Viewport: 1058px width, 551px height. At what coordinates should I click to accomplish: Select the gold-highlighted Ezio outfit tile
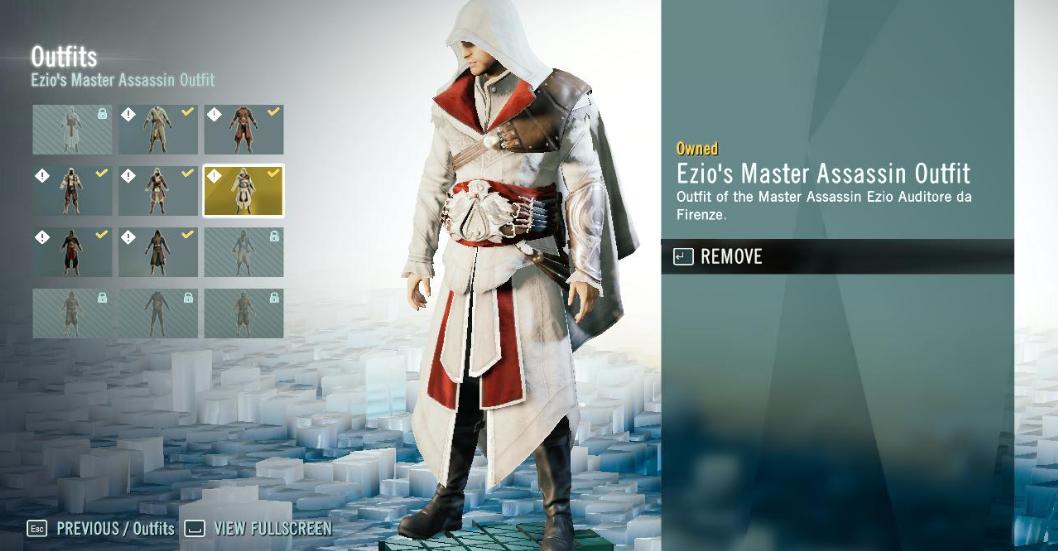coord(243,190)
